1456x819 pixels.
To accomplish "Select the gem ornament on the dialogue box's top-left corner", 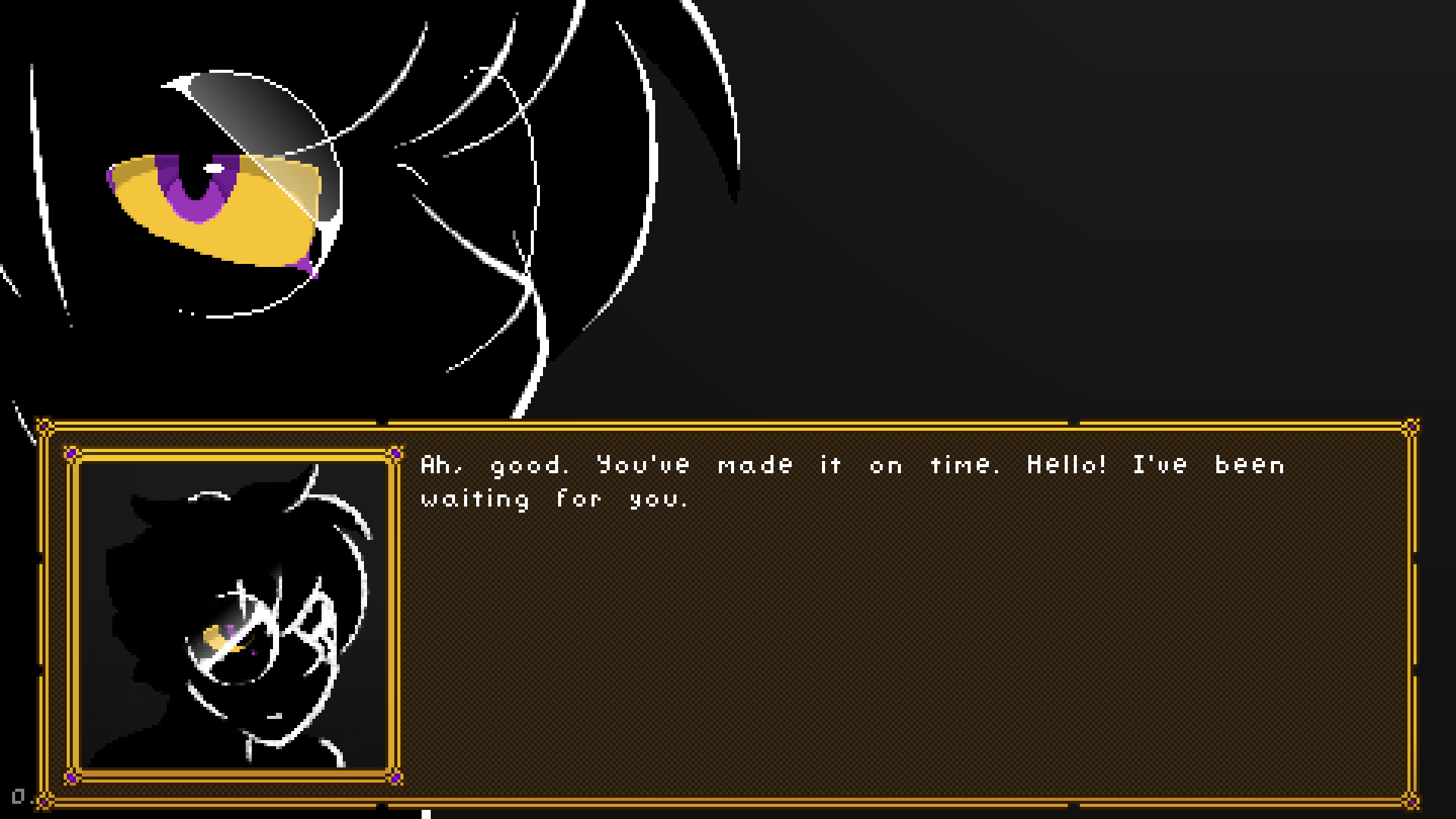I will (44, 425).
